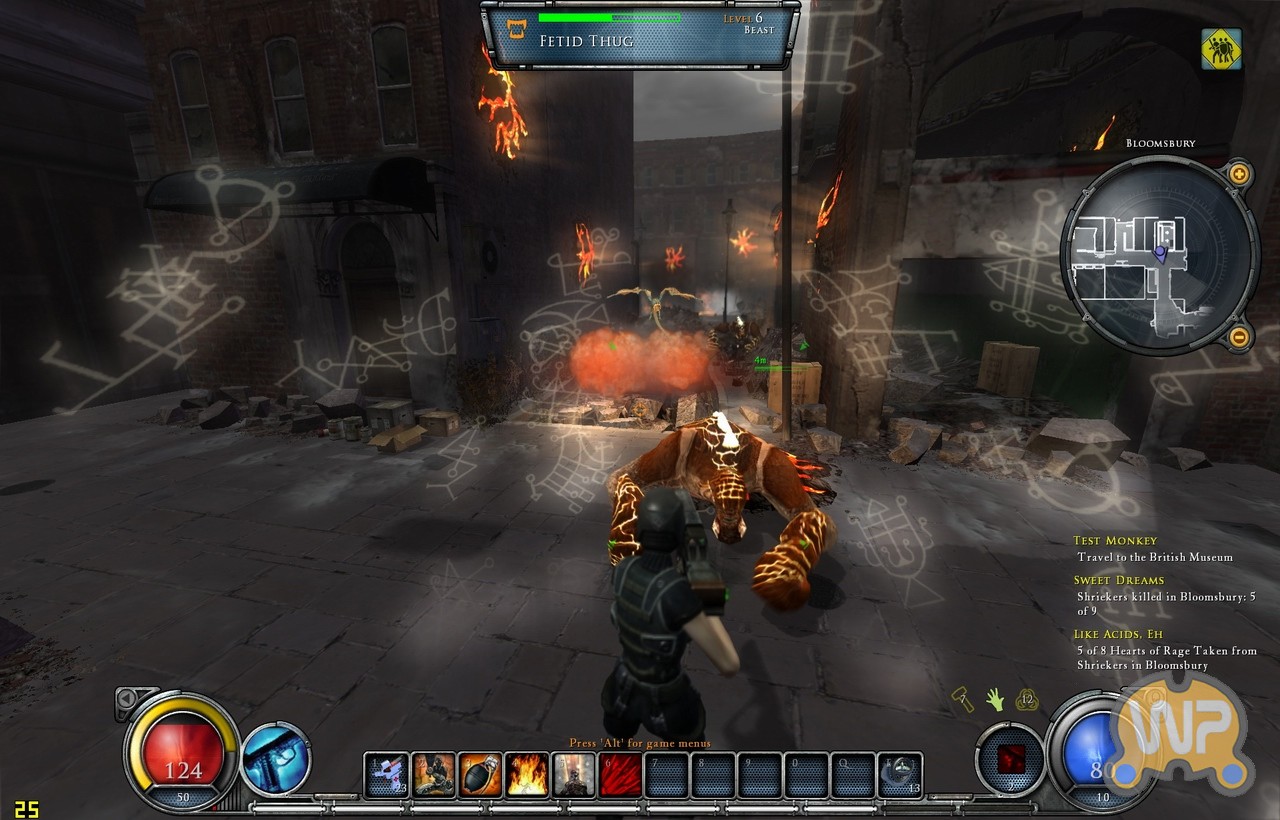
Task: Use the grenade skill in the hotbar
Action: [x=481, y=775]
